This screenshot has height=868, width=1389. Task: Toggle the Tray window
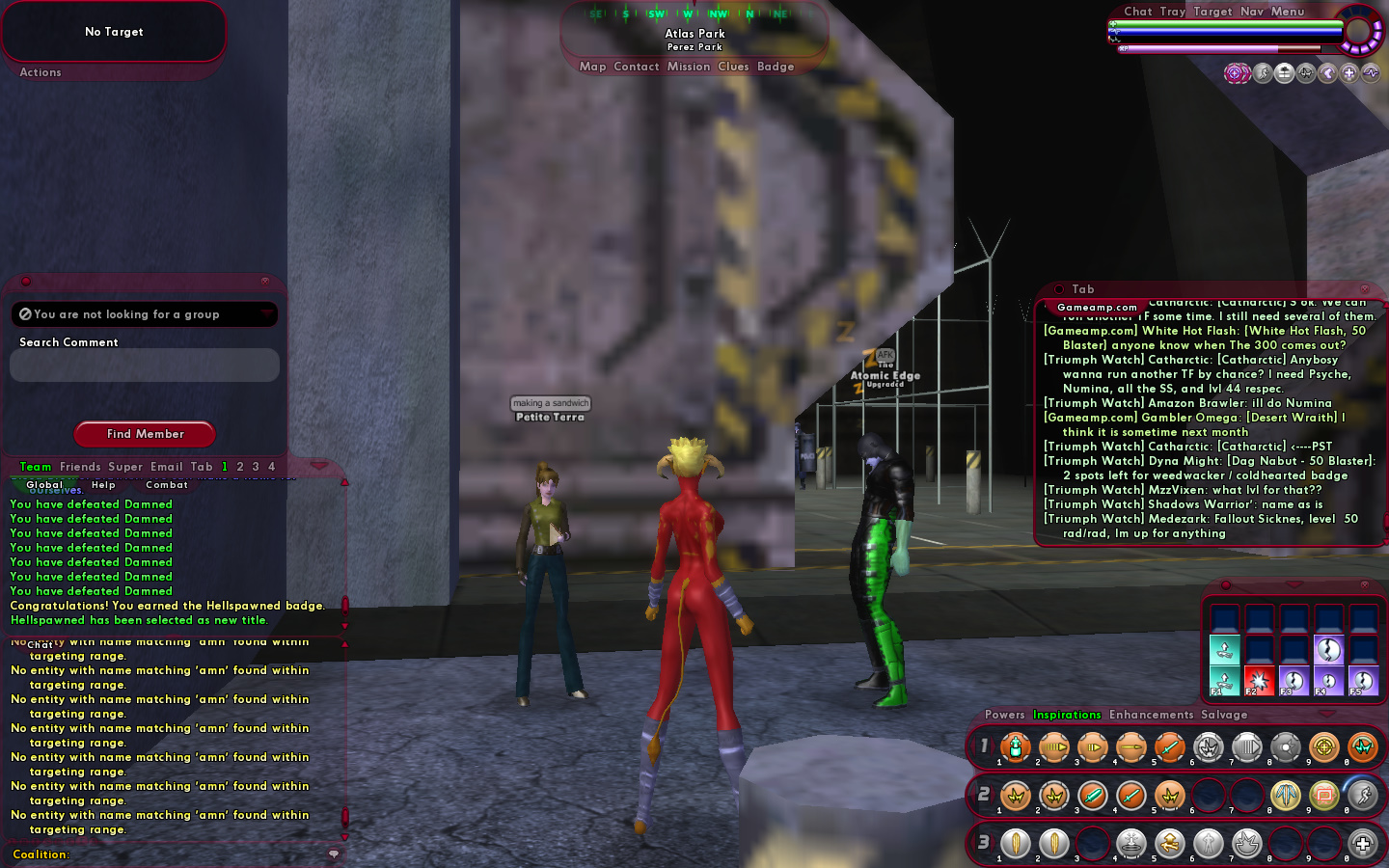pos(1172,12)
